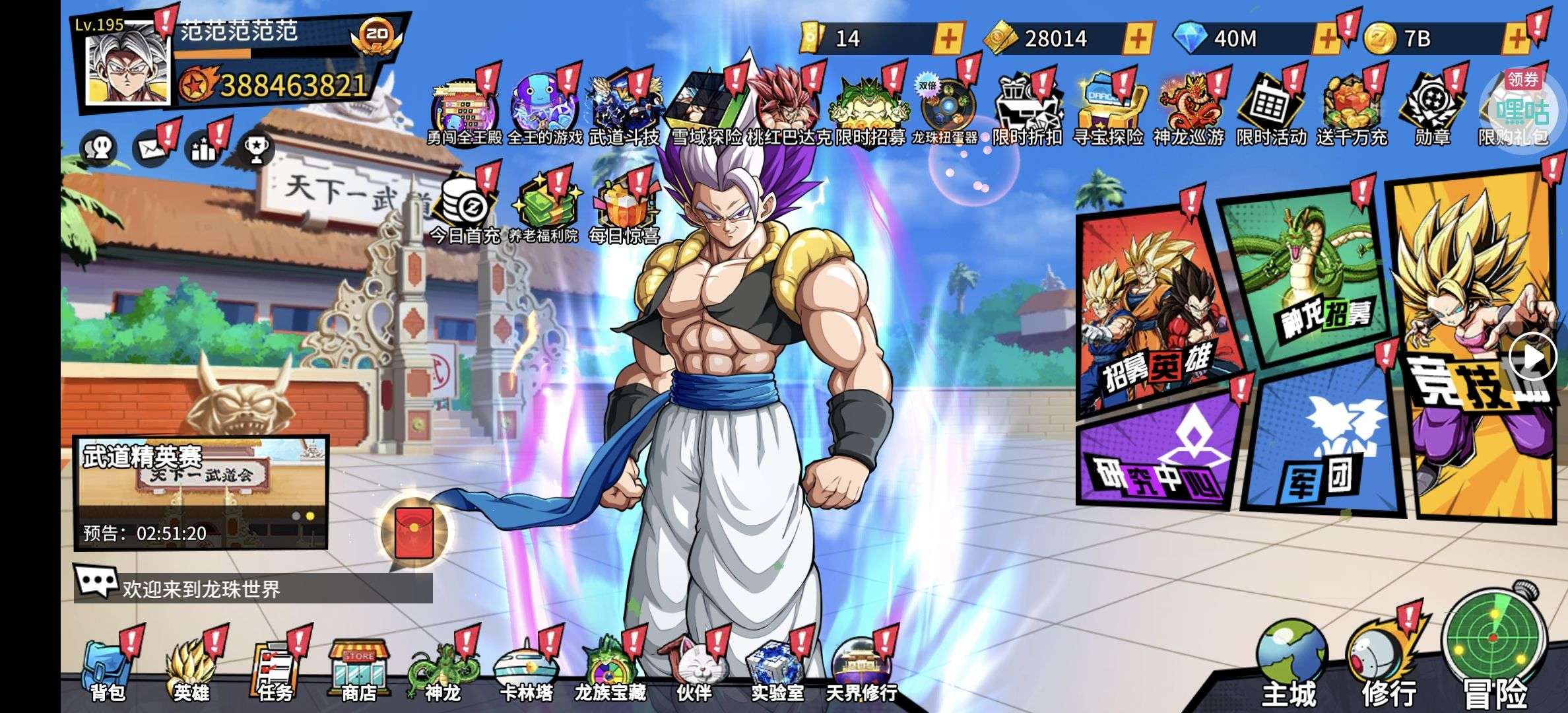Open the 英雄 heroes menu
The height and width of the screenshot is (713, 1568).
coord(191,670)
